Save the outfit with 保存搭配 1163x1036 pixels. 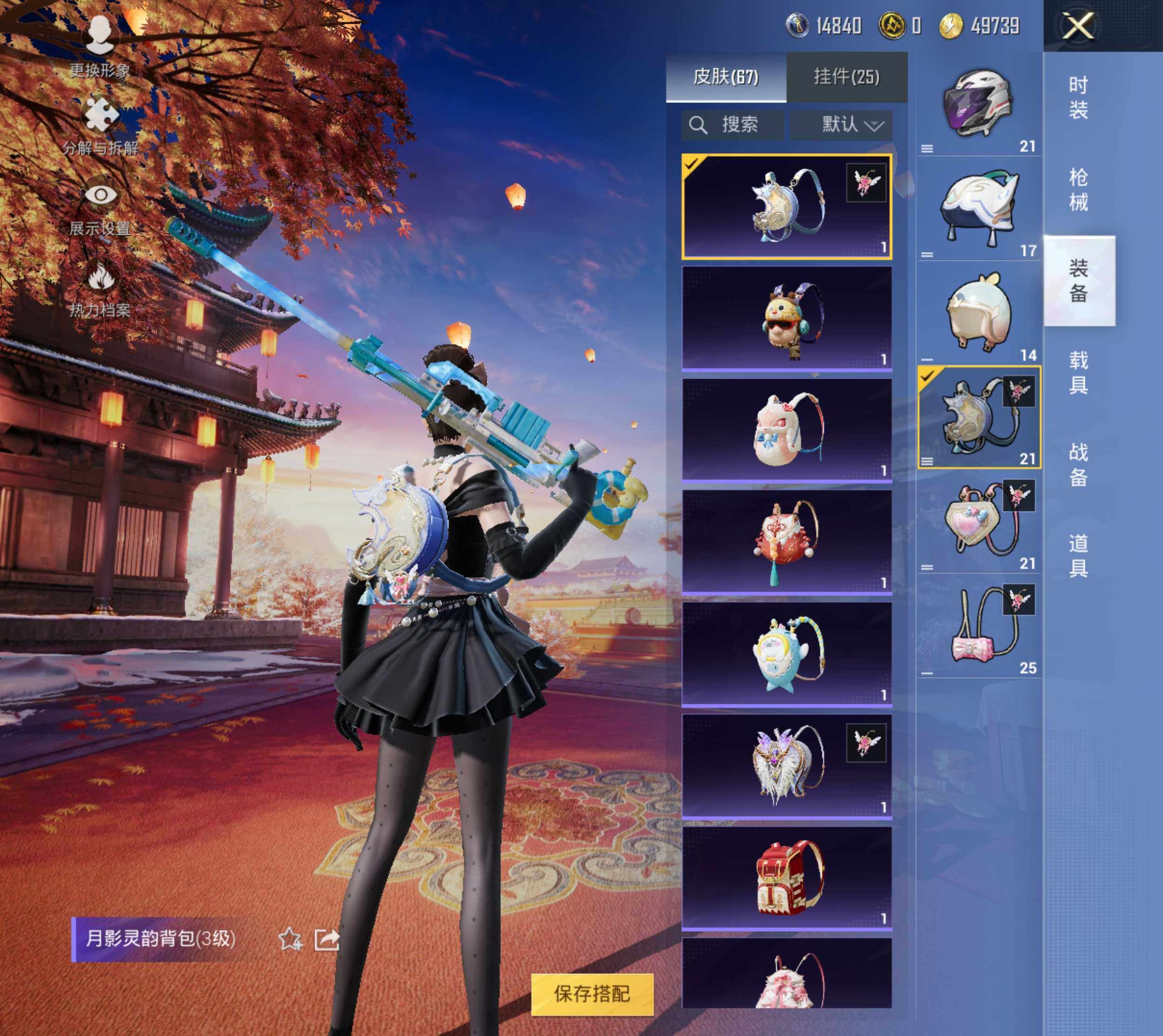pos(592,994)
